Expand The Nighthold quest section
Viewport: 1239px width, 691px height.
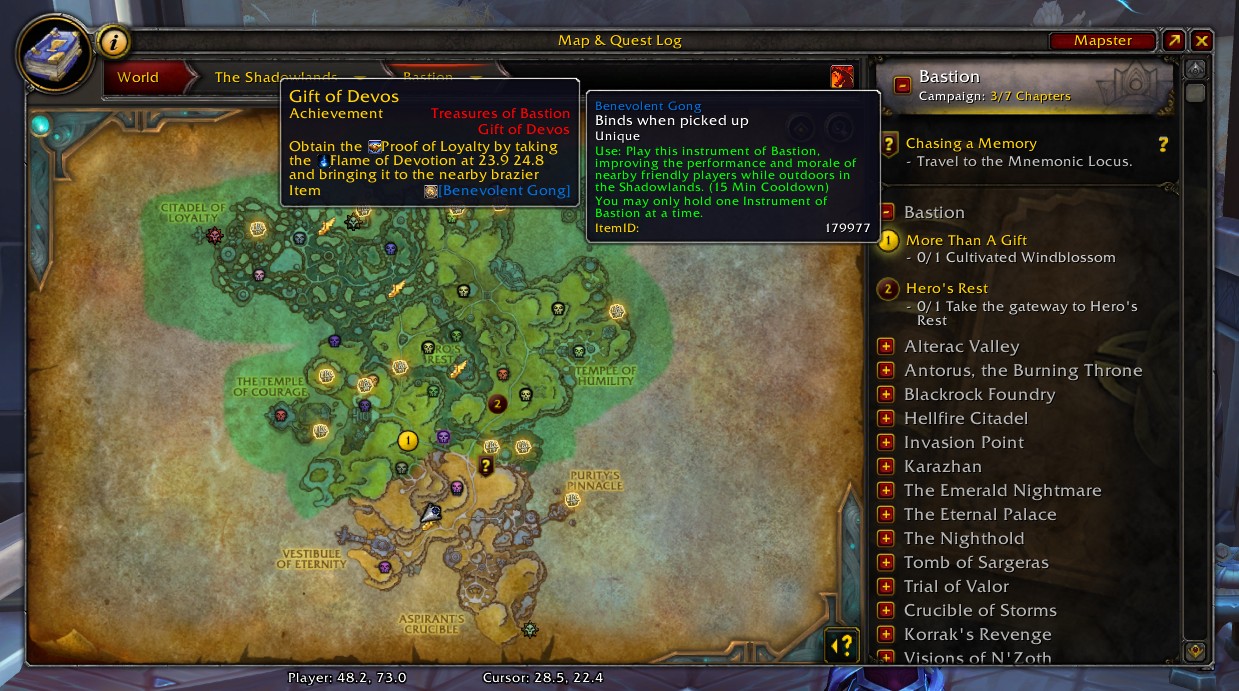[x=885, y=539]
